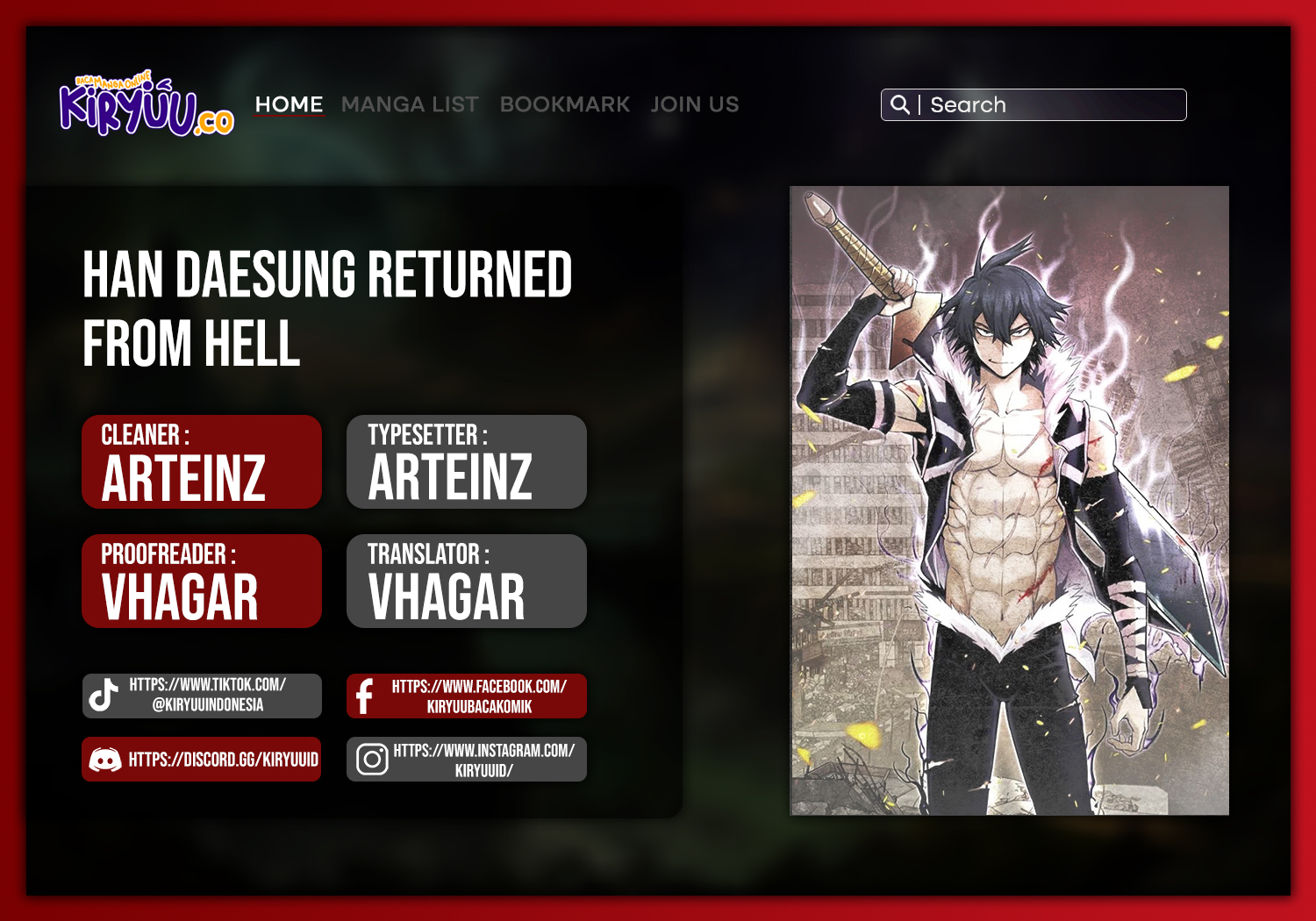Click the magnifier search icon
The height and width of the screenshot is (921, 1316).
click(x=900, y=104)
